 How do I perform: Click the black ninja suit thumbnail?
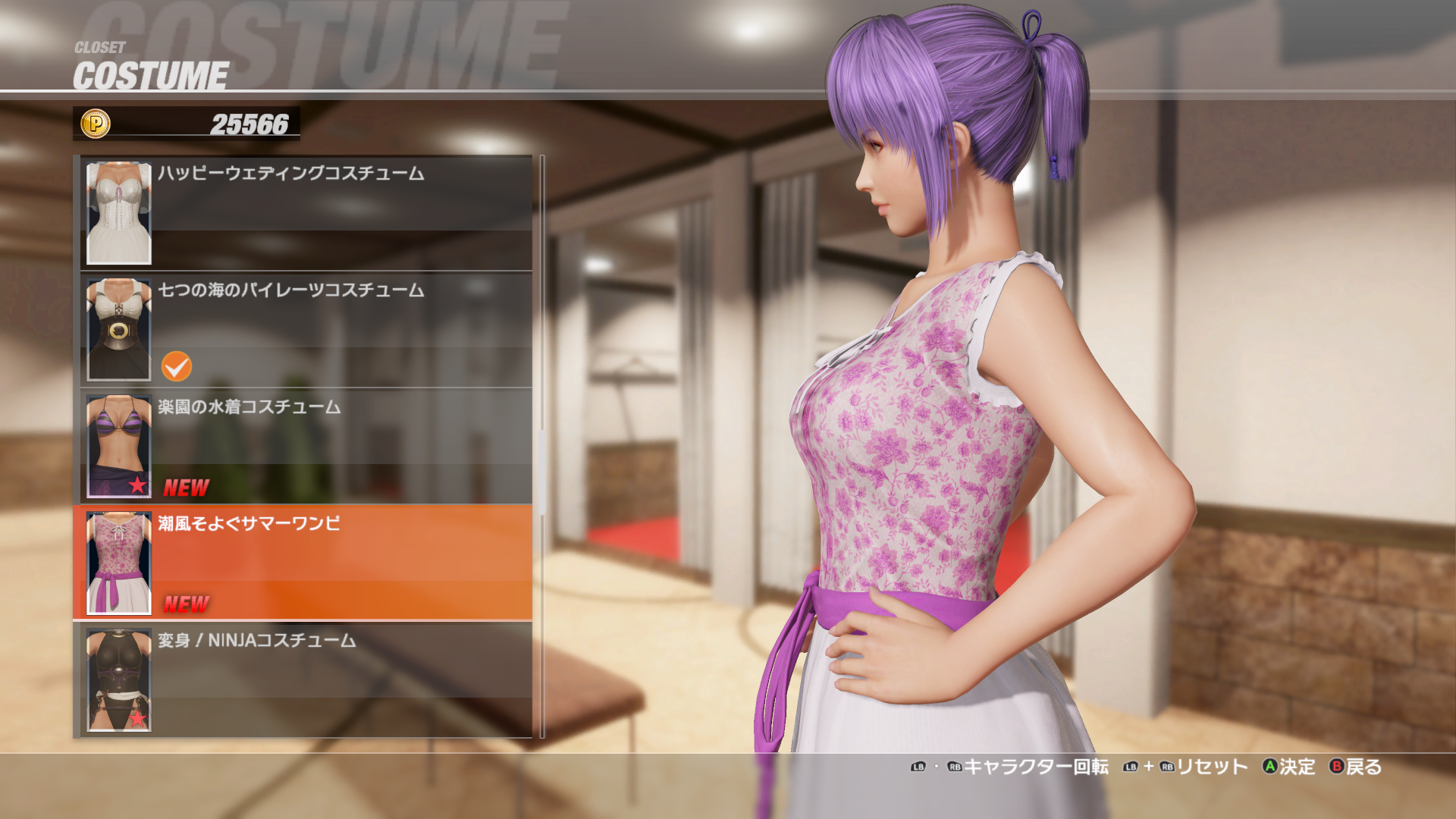click(x=119, y=680)
